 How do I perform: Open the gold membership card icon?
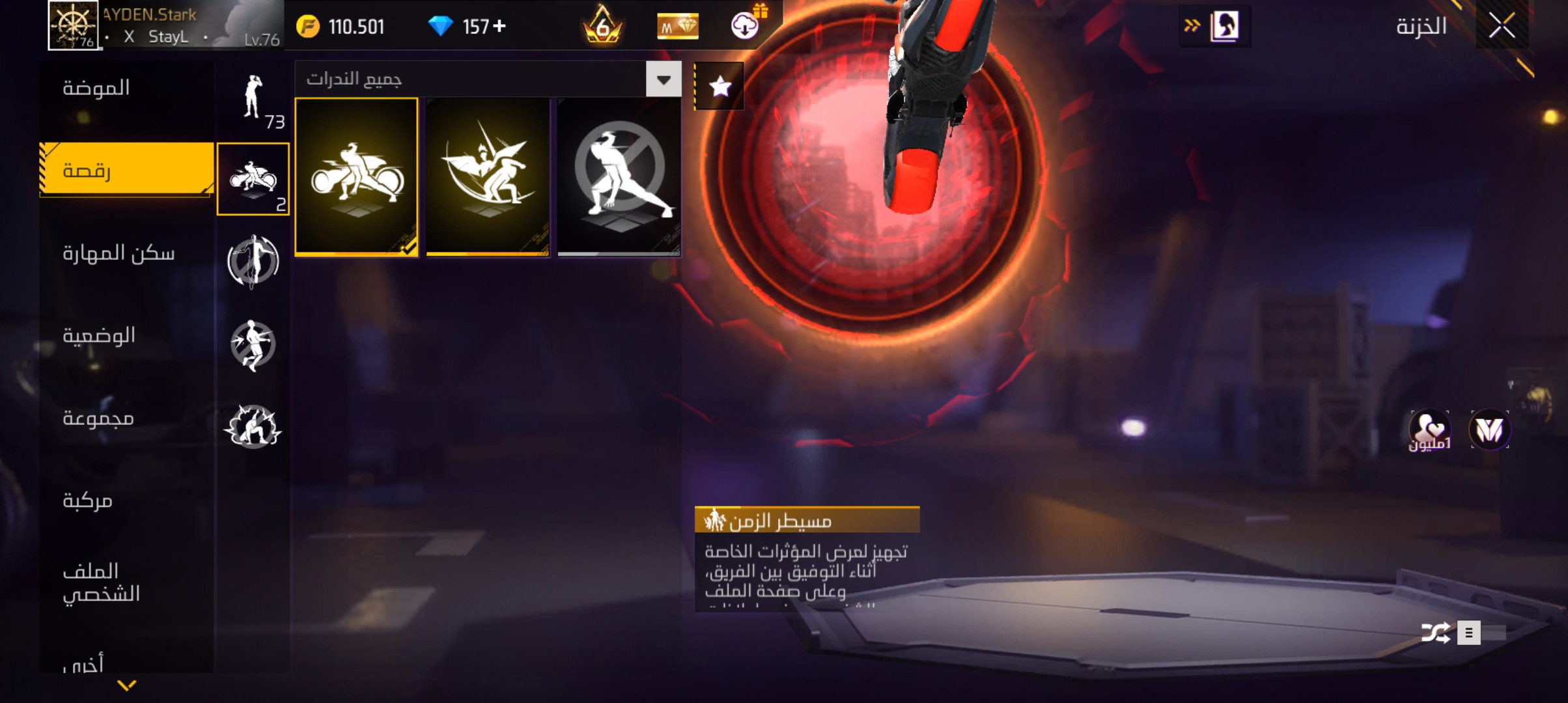point(677,26)
